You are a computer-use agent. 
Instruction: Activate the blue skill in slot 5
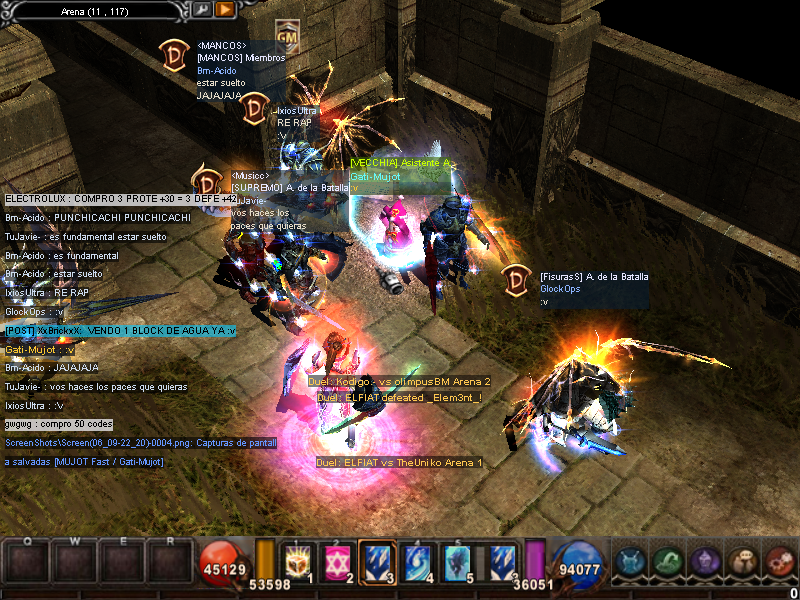point(458,562)
